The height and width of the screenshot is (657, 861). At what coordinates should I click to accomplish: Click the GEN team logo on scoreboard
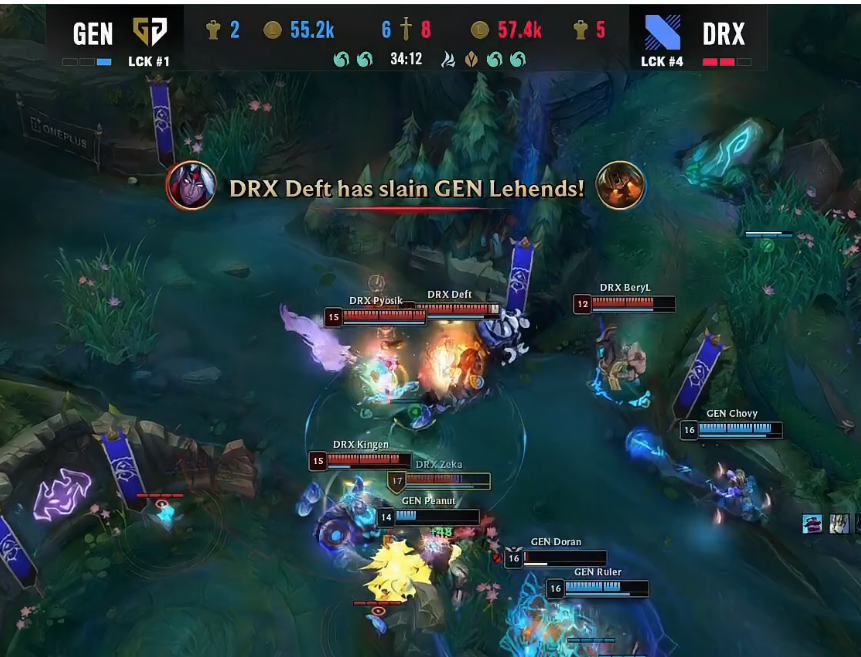[x=150, y=33]
